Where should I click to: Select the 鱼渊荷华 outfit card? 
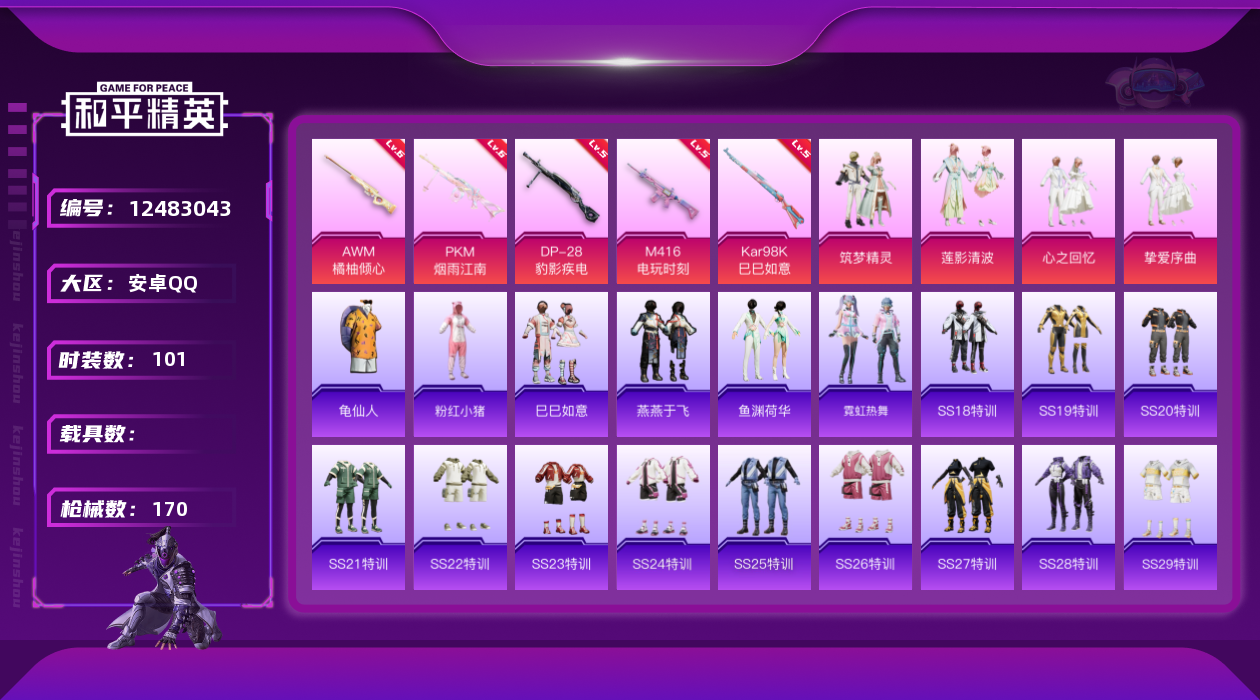point(764,364)
